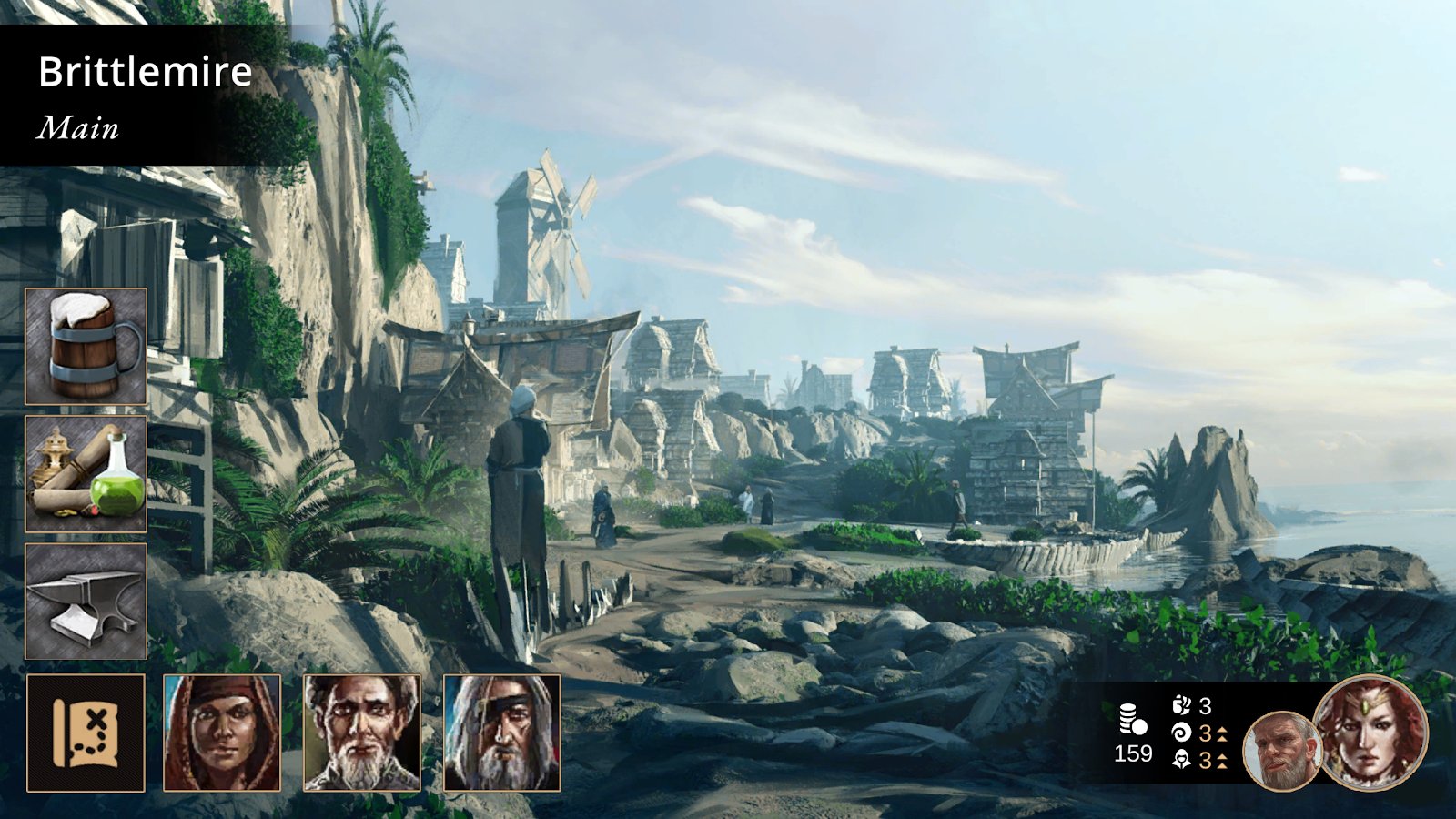Open the tavern with the beer mug icon
Screen dimensions: 1456x819
point(86,347)
